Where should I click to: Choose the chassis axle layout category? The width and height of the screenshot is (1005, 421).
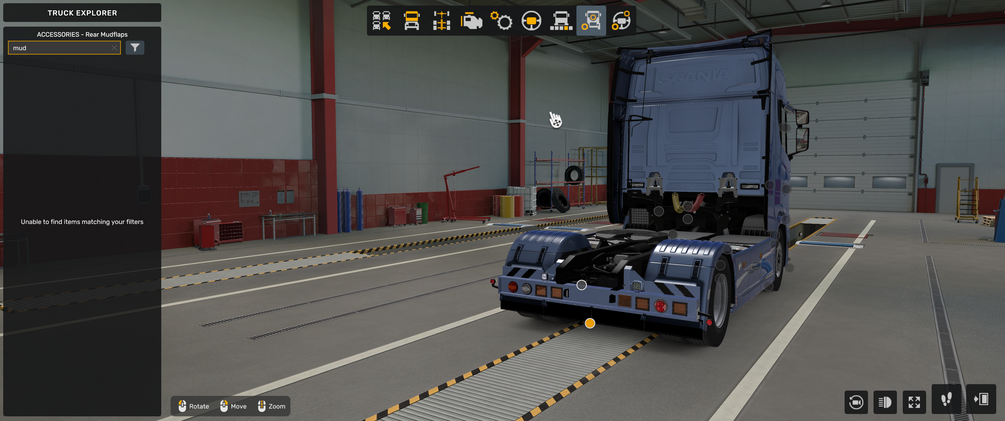pyautogui.click(x=441, y=21)
